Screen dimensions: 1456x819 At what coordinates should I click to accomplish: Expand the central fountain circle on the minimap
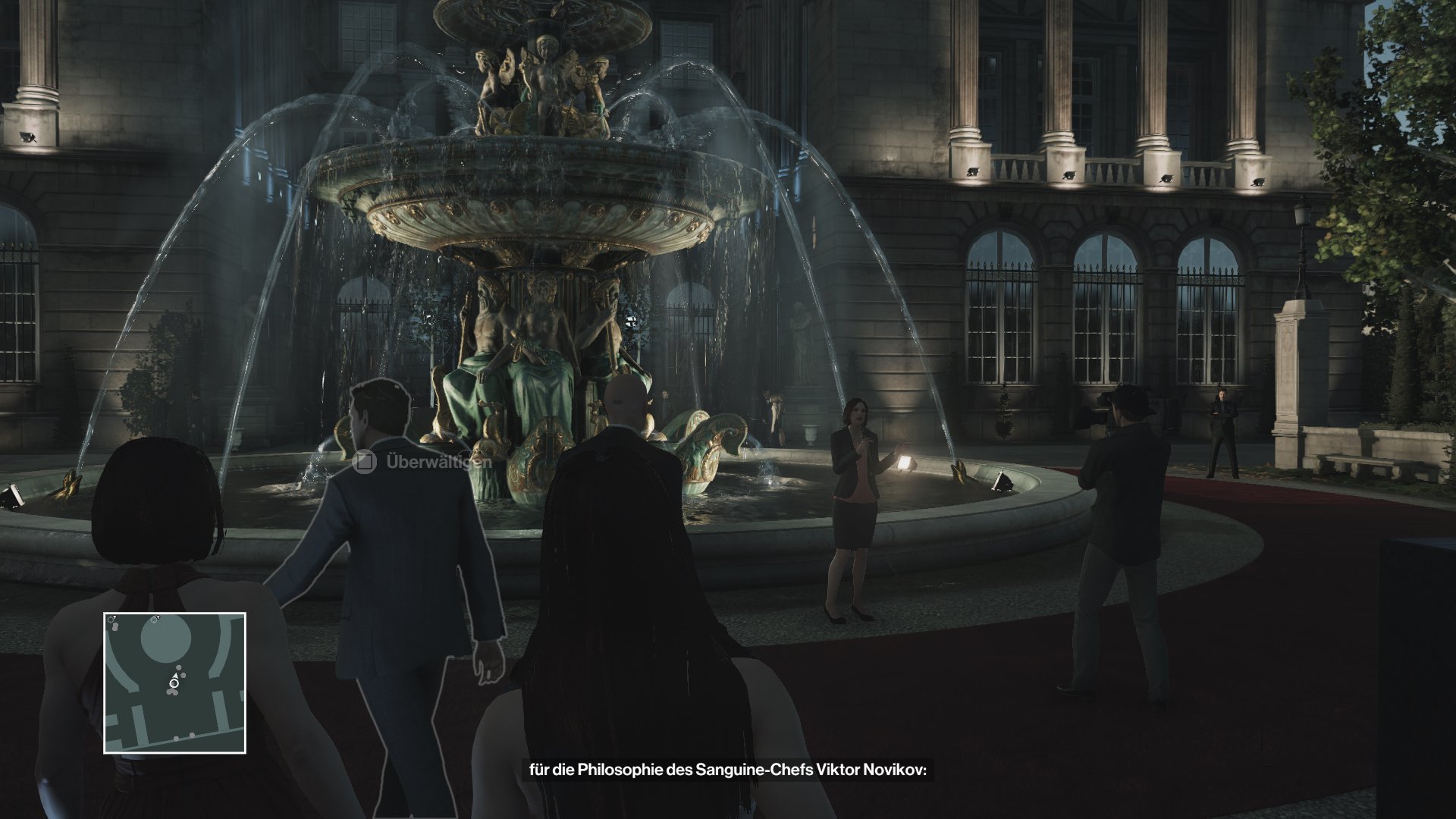point(166,639)
